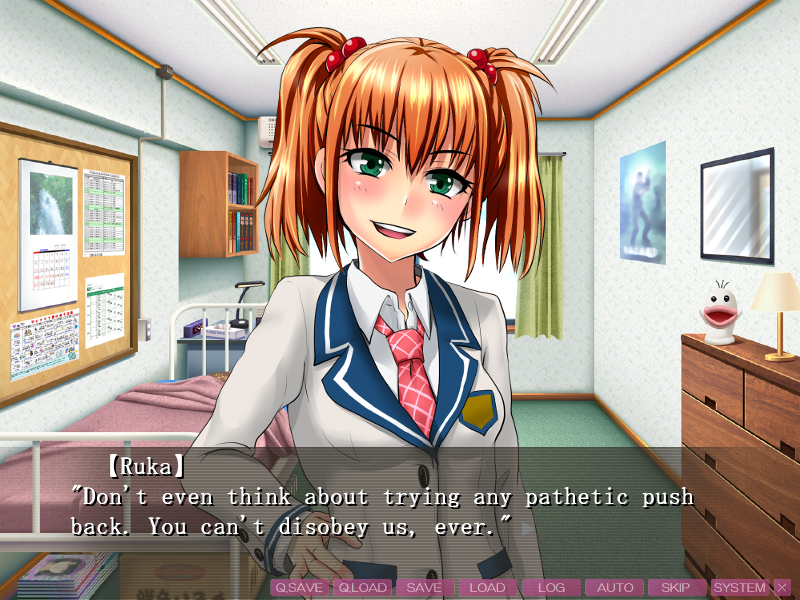Open the SYSTEM settings menu
800x600 pixels.
(x=740, y=588)
